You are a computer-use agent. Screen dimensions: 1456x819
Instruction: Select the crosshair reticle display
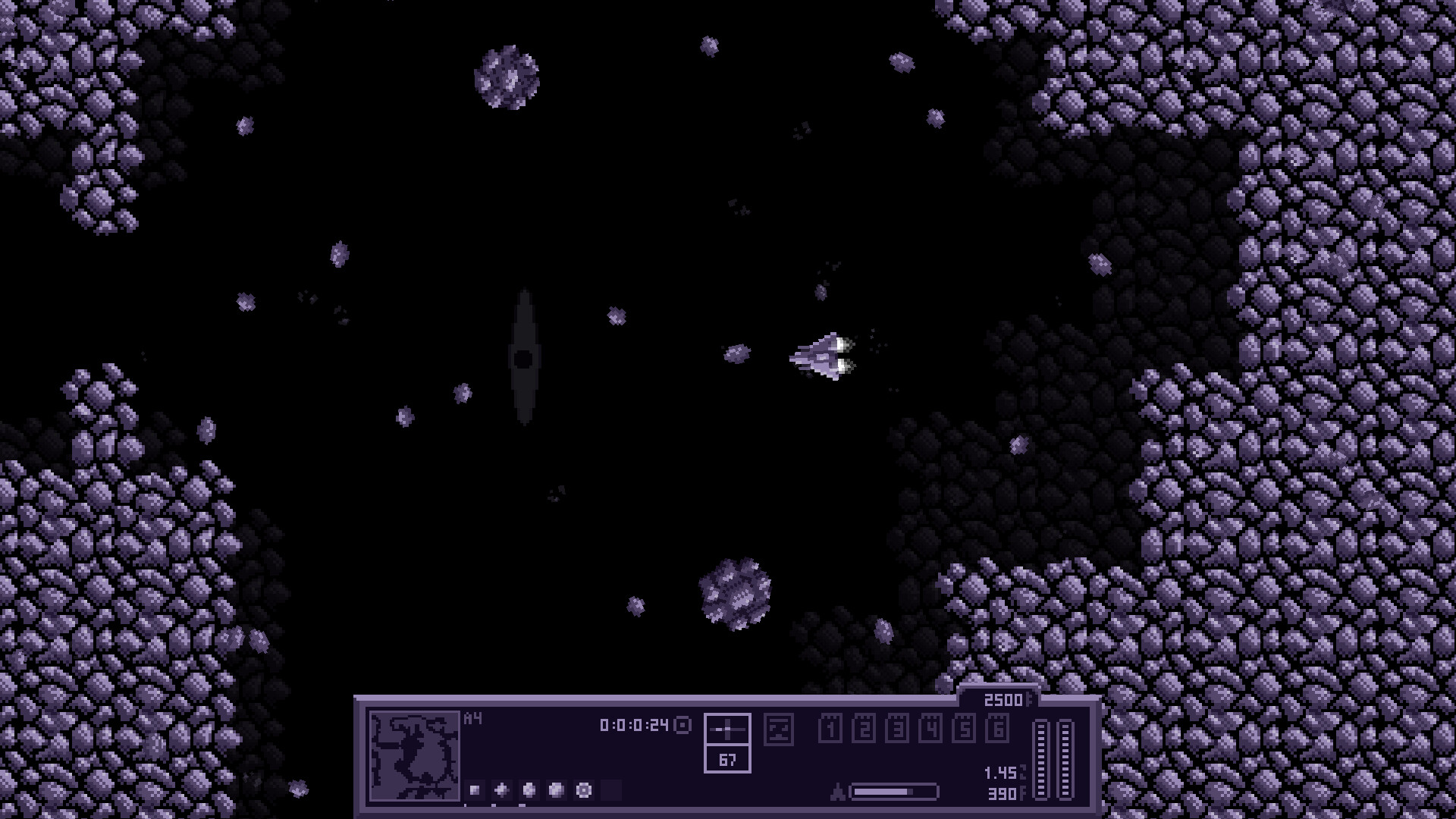click(x=728, y=730)
